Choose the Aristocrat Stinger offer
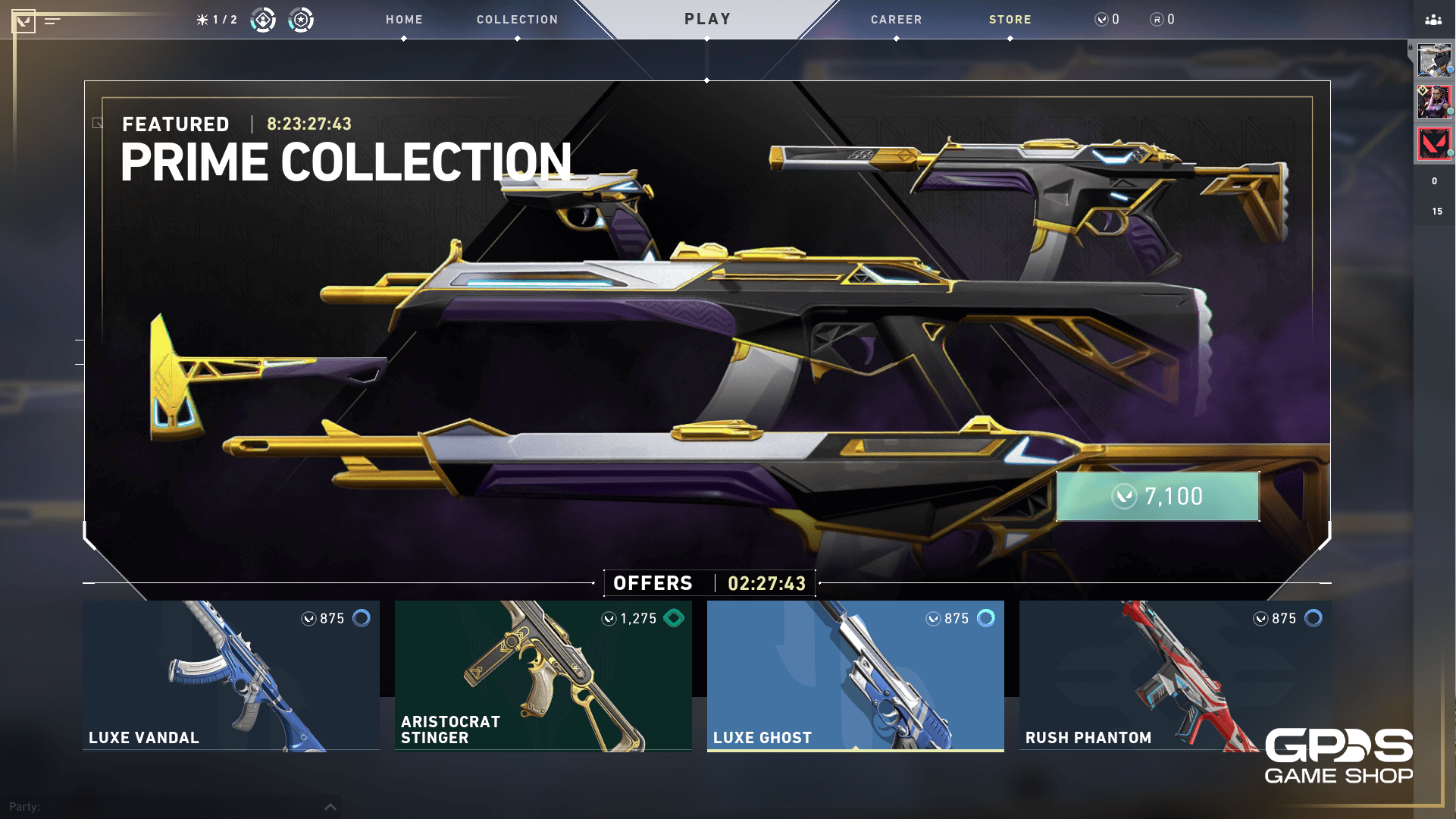Viewport: 1456px width, 819px height. point(543,675)
